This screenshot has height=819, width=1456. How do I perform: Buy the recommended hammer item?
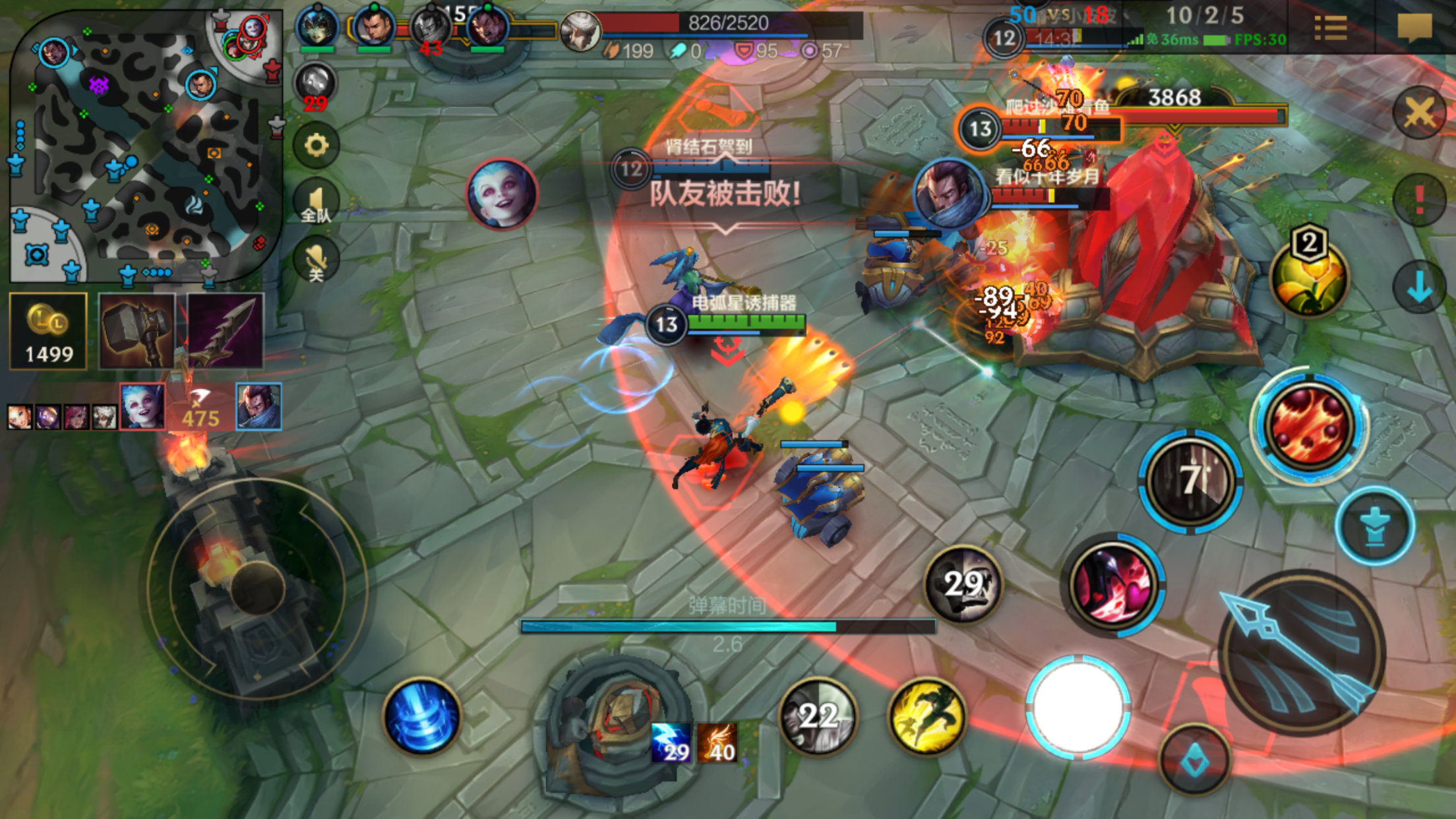(137, 331)
